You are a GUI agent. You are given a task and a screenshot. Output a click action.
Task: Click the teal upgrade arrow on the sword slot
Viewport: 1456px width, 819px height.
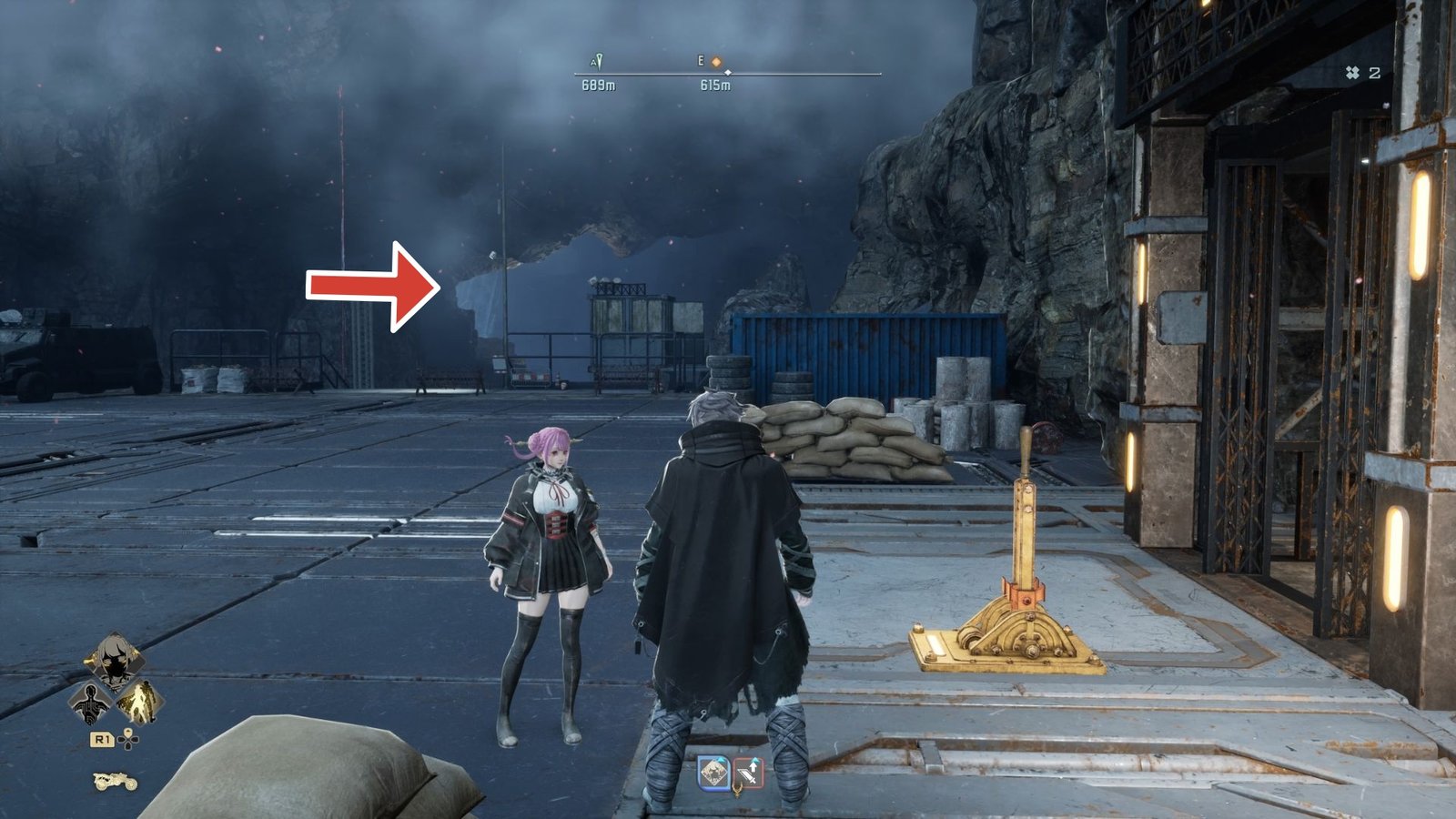click(x=755, y=761)
